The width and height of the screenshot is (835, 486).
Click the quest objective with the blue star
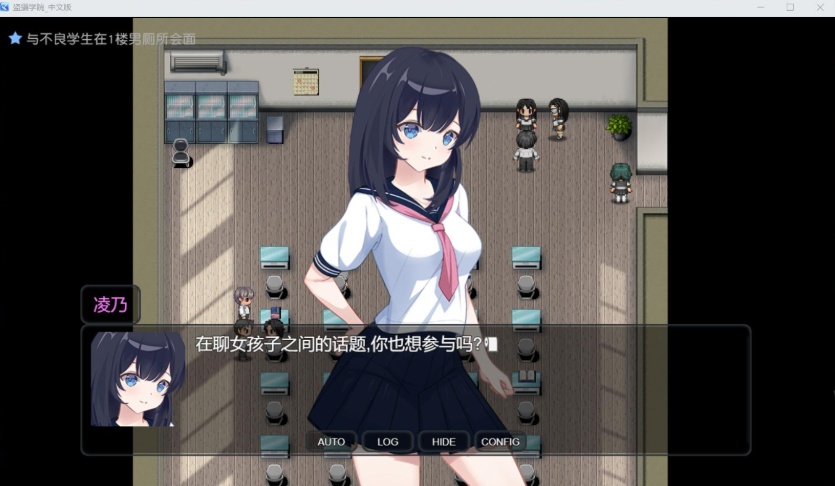click(x=103, y=39)
